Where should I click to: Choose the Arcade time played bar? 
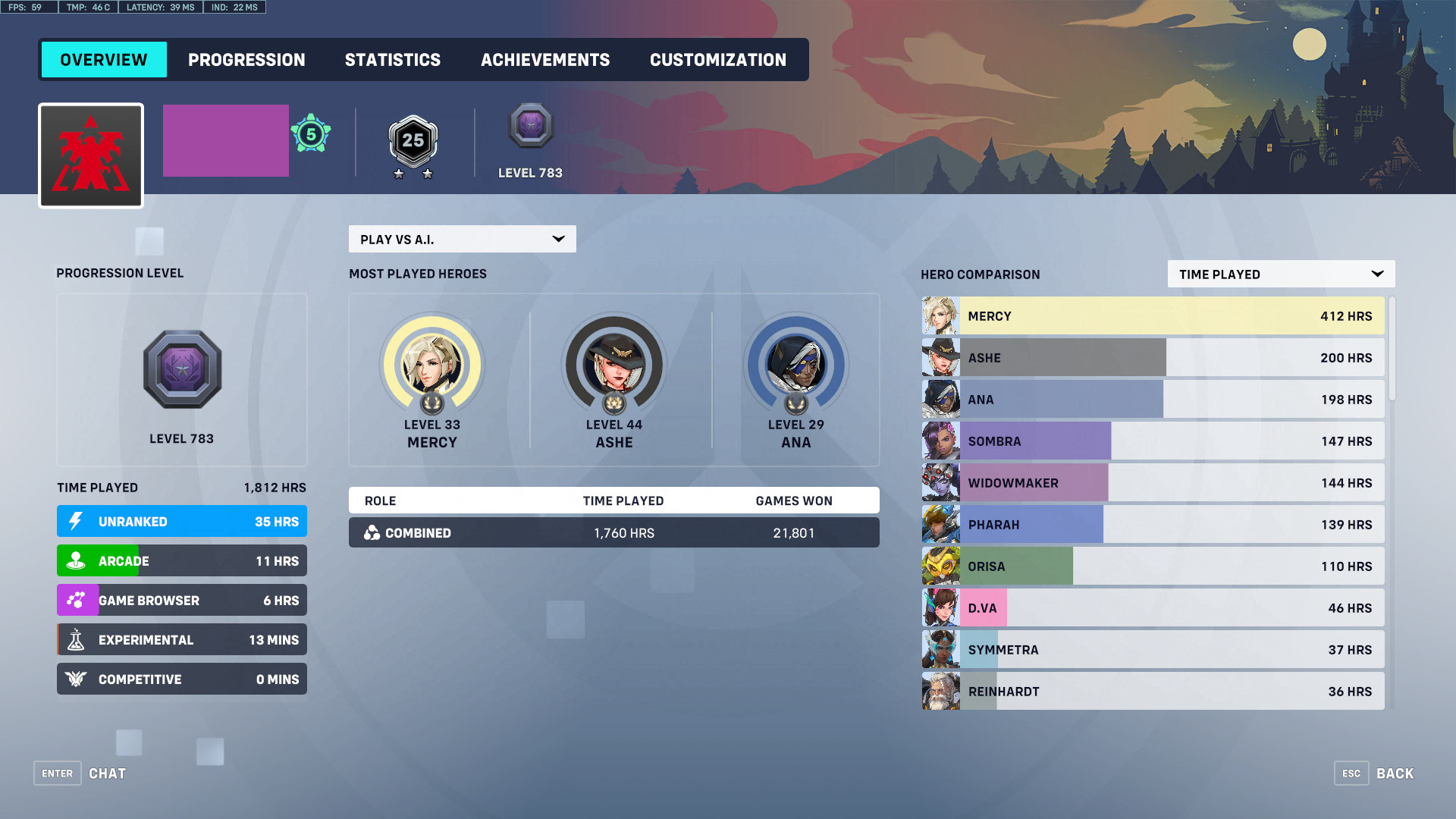[182, 561]
